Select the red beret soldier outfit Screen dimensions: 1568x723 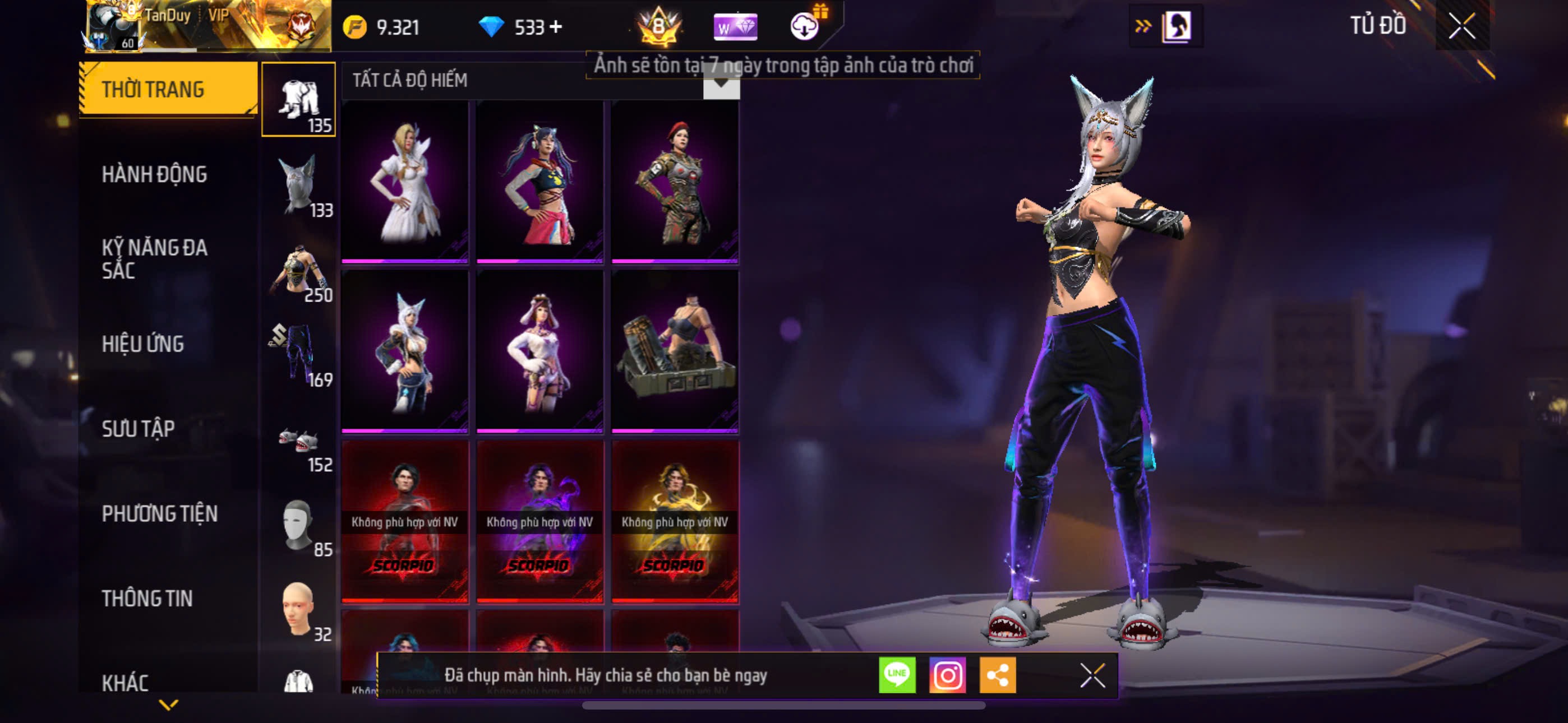pos(675,182)
